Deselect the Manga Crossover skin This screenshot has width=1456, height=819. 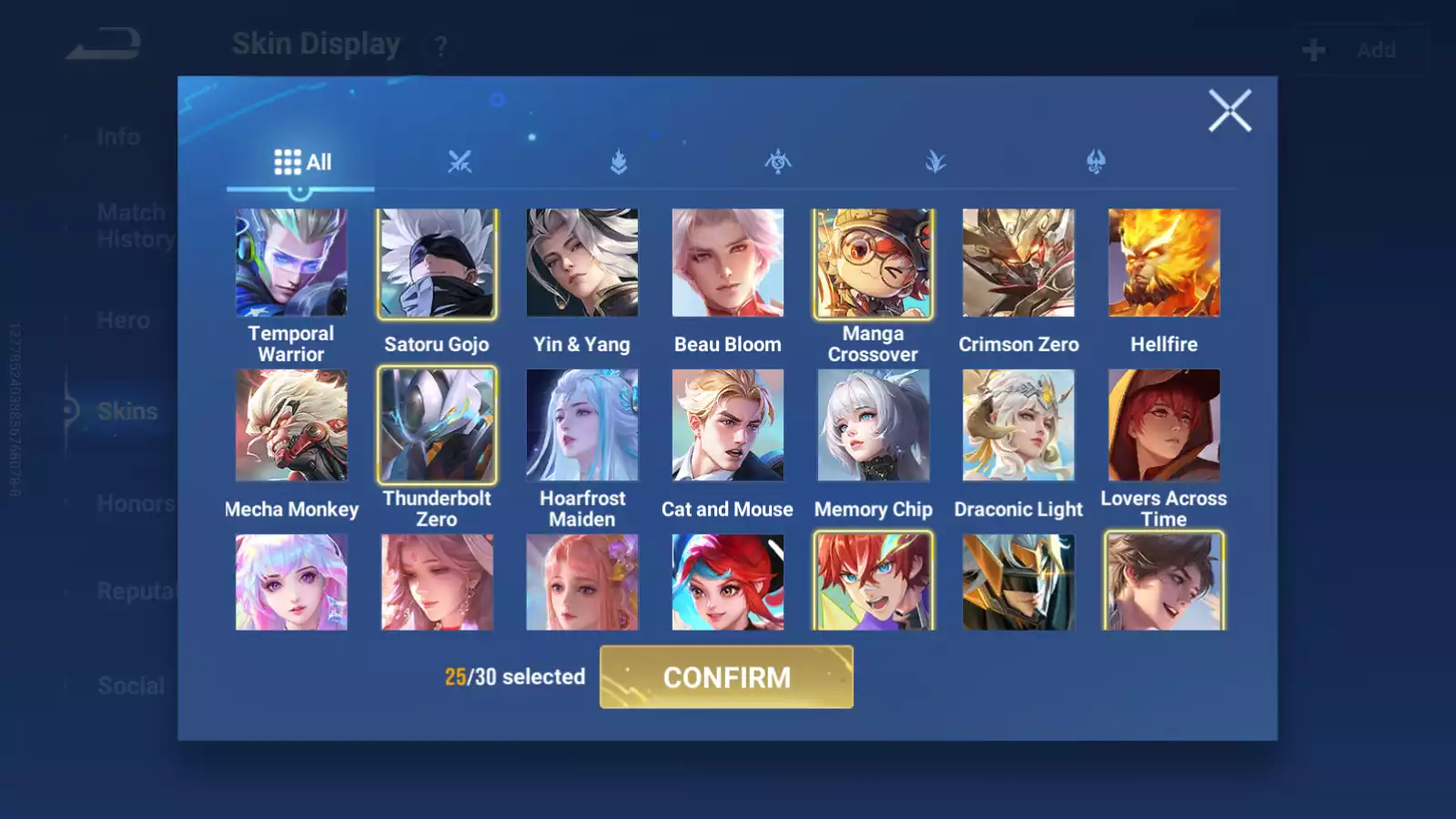tap(873, 263)
